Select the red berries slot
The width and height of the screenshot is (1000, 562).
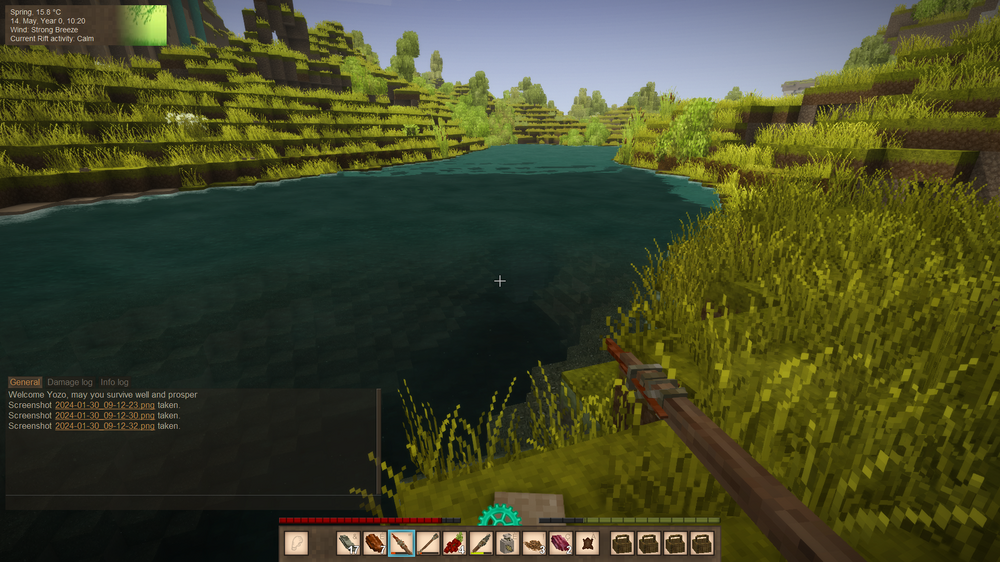click(455, 543)
